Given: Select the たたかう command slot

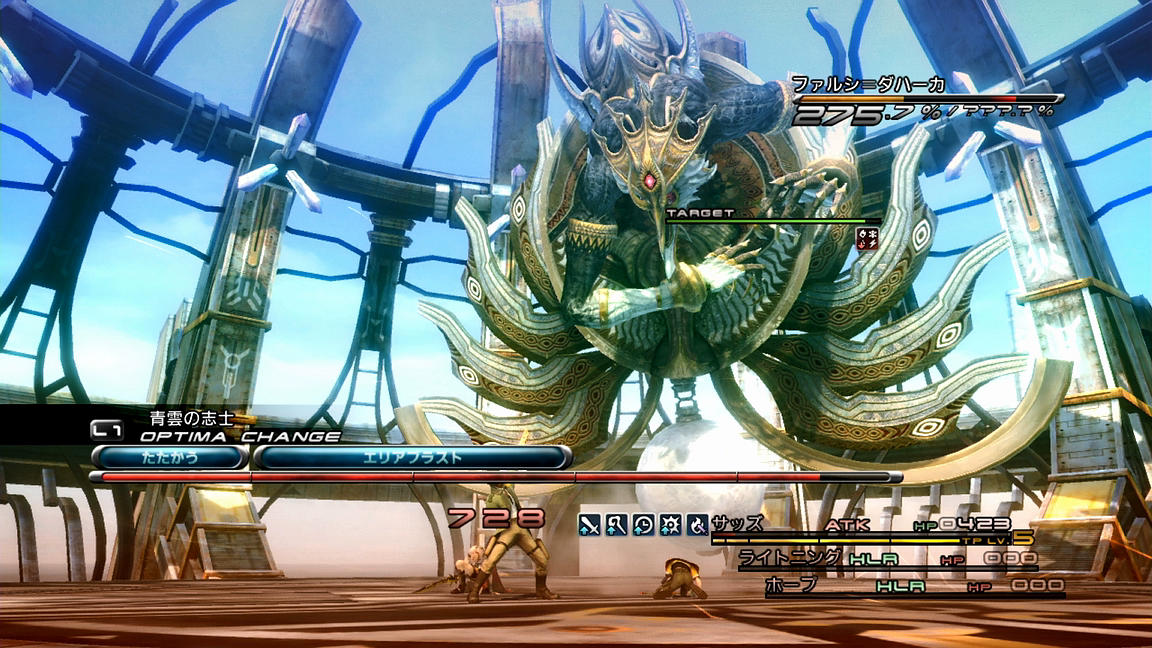Looking at the screenshot, I should click(x=170, y=457).
